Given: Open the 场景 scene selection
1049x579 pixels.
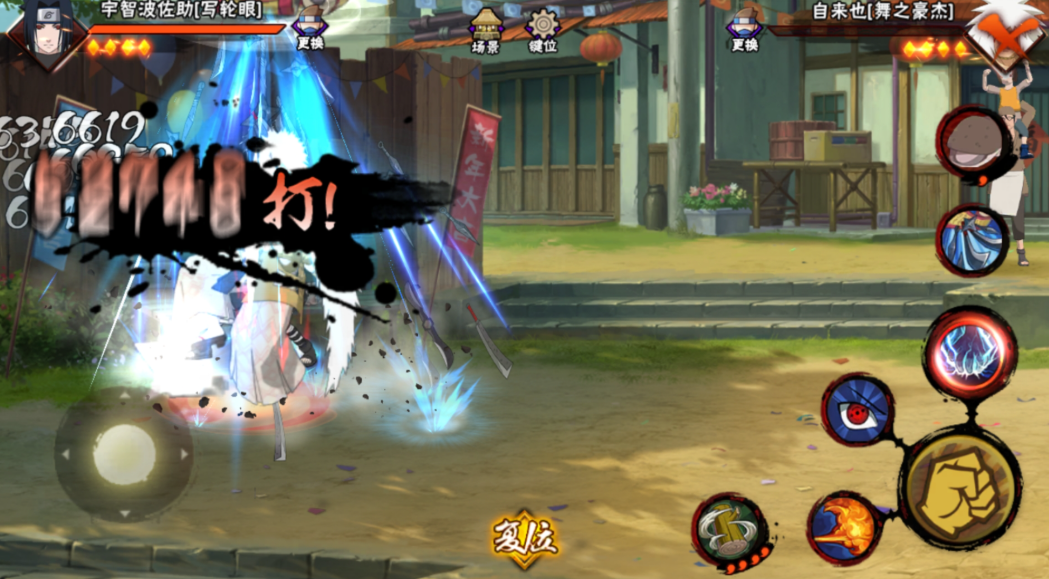Looking at the screenshot, I should coord(486,30).
